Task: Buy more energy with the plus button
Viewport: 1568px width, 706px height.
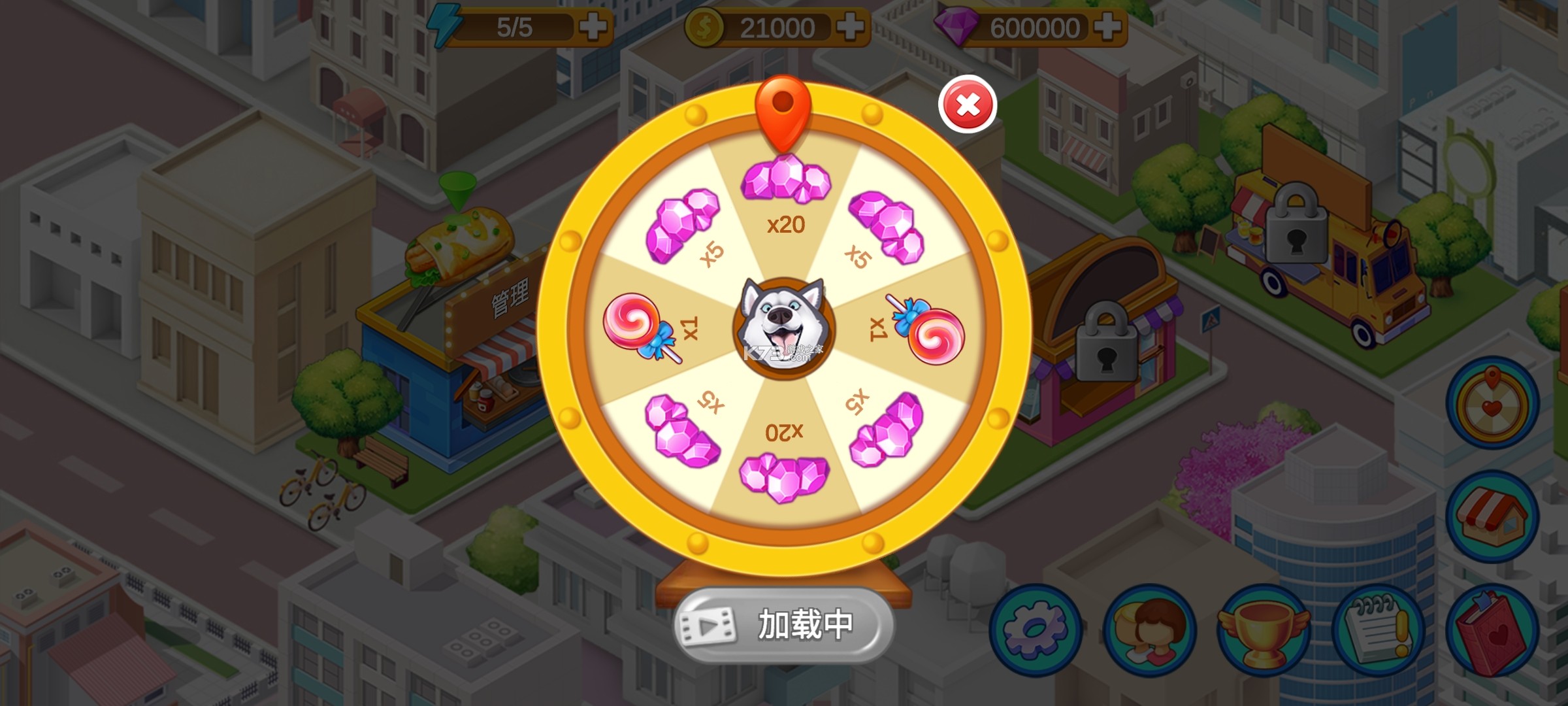Action: click(596, 26)
